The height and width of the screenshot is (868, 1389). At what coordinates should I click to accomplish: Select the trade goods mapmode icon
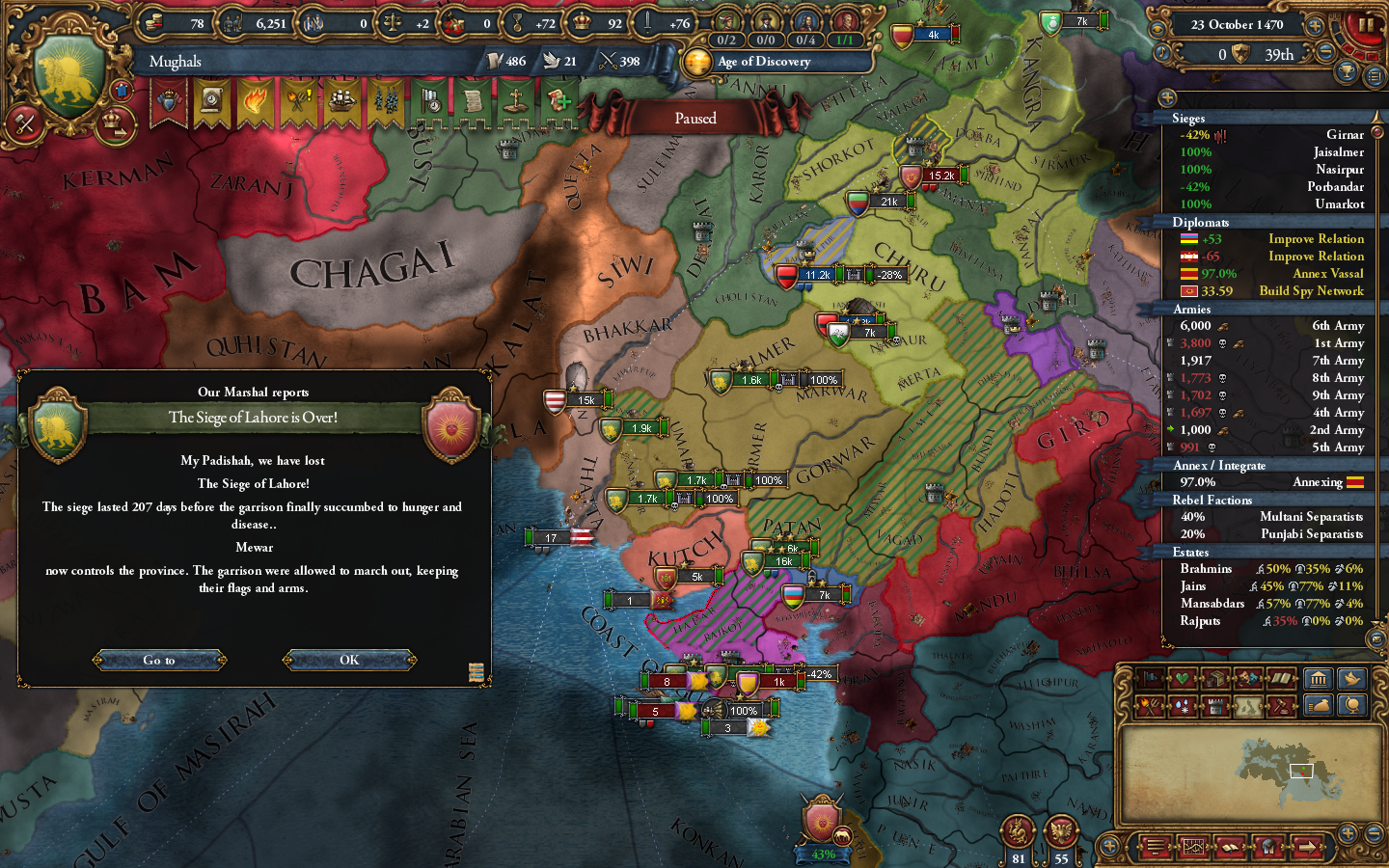[1215, 678]
